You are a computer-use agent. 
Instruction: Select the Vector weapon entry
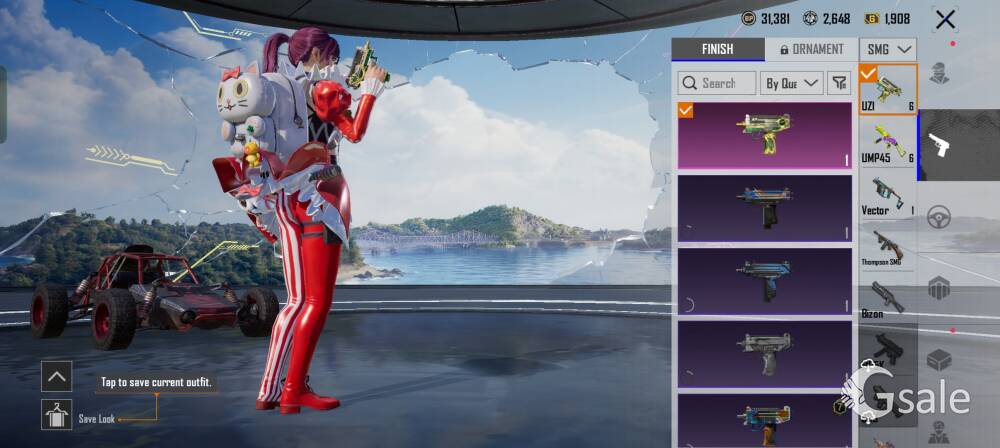point(888,195)
